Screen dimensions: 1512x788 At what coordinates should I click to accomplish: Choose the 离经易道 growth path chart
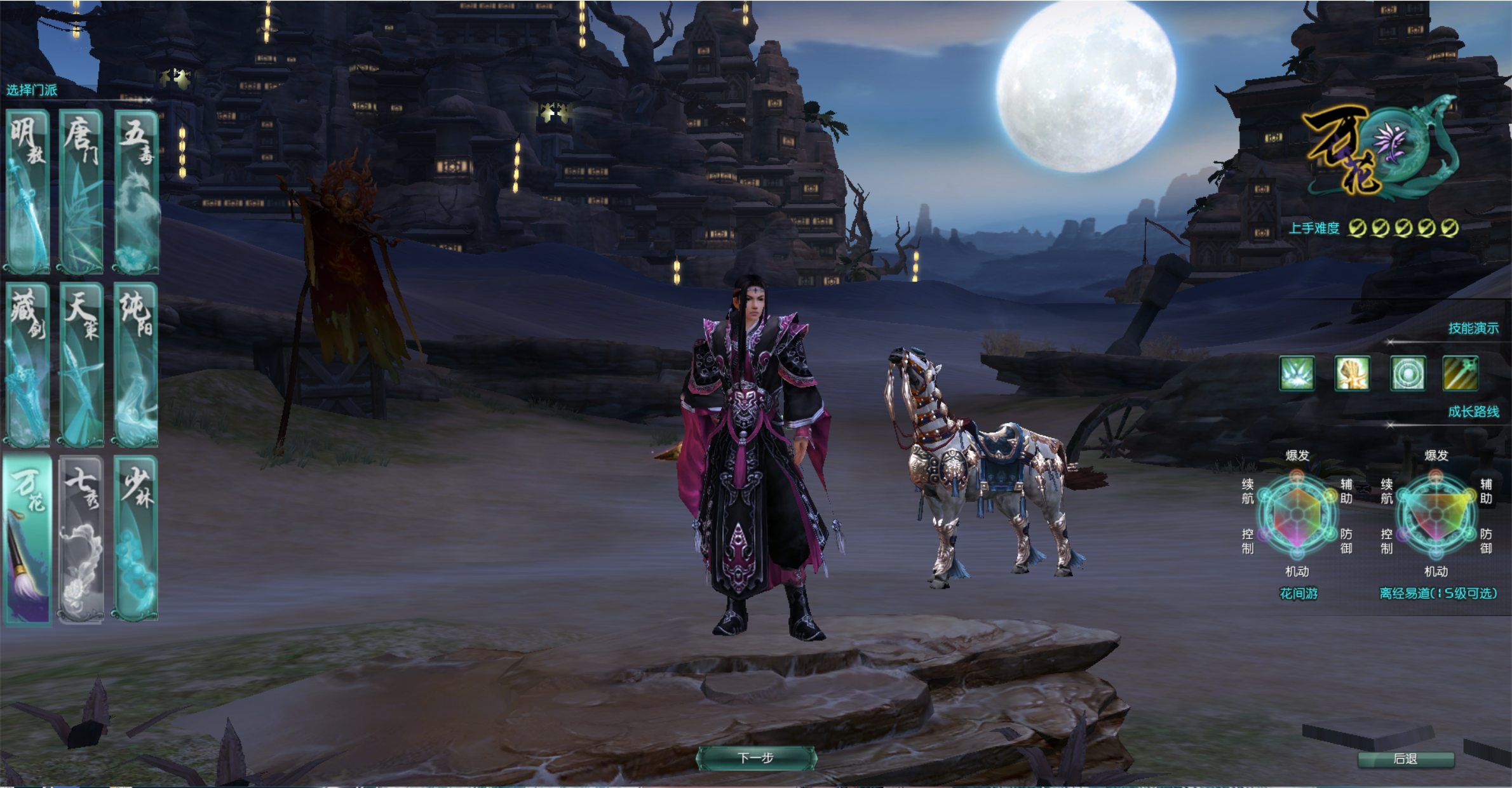(x=1436, y=514)
